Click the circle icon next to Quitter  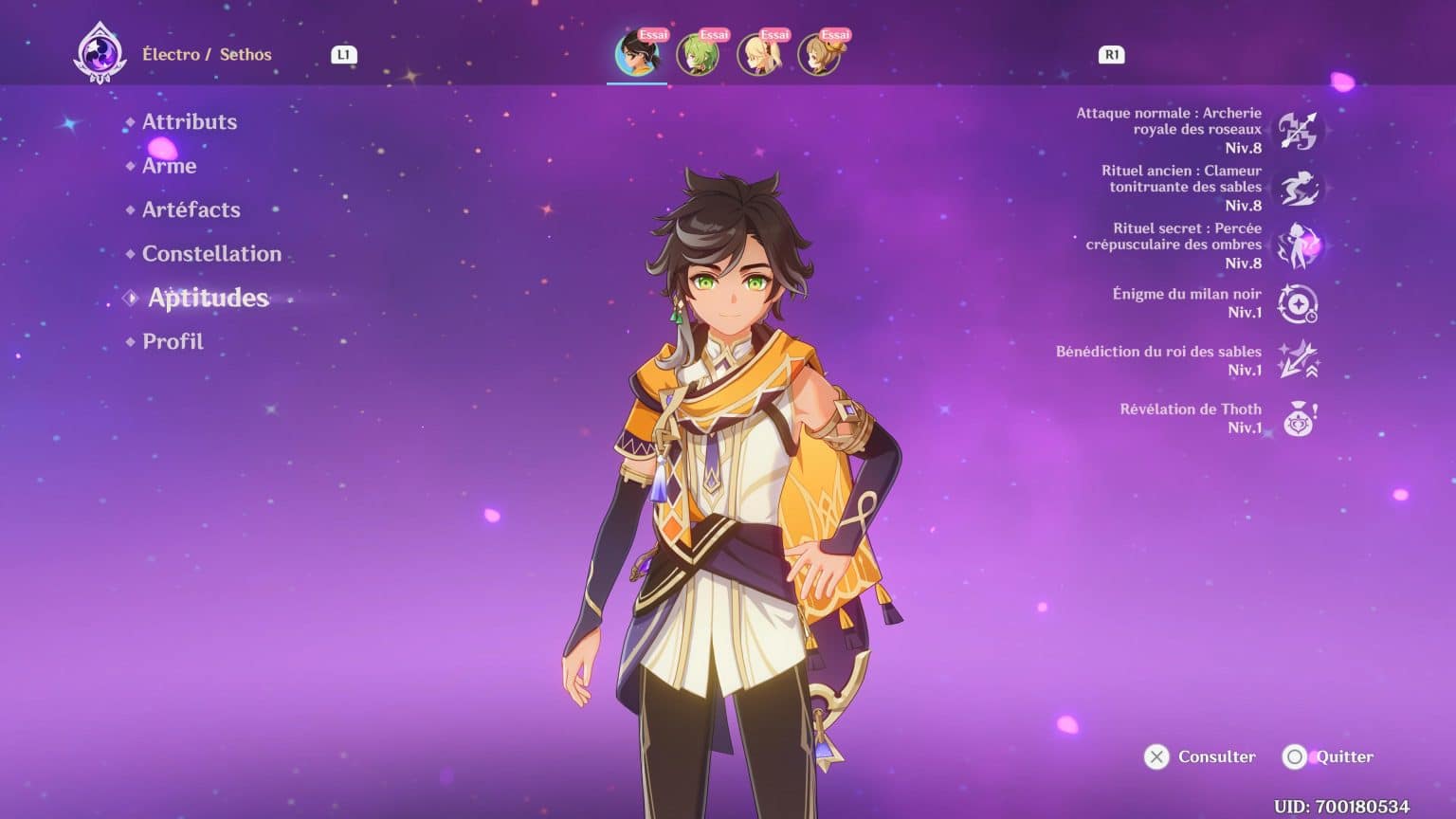1297,756
